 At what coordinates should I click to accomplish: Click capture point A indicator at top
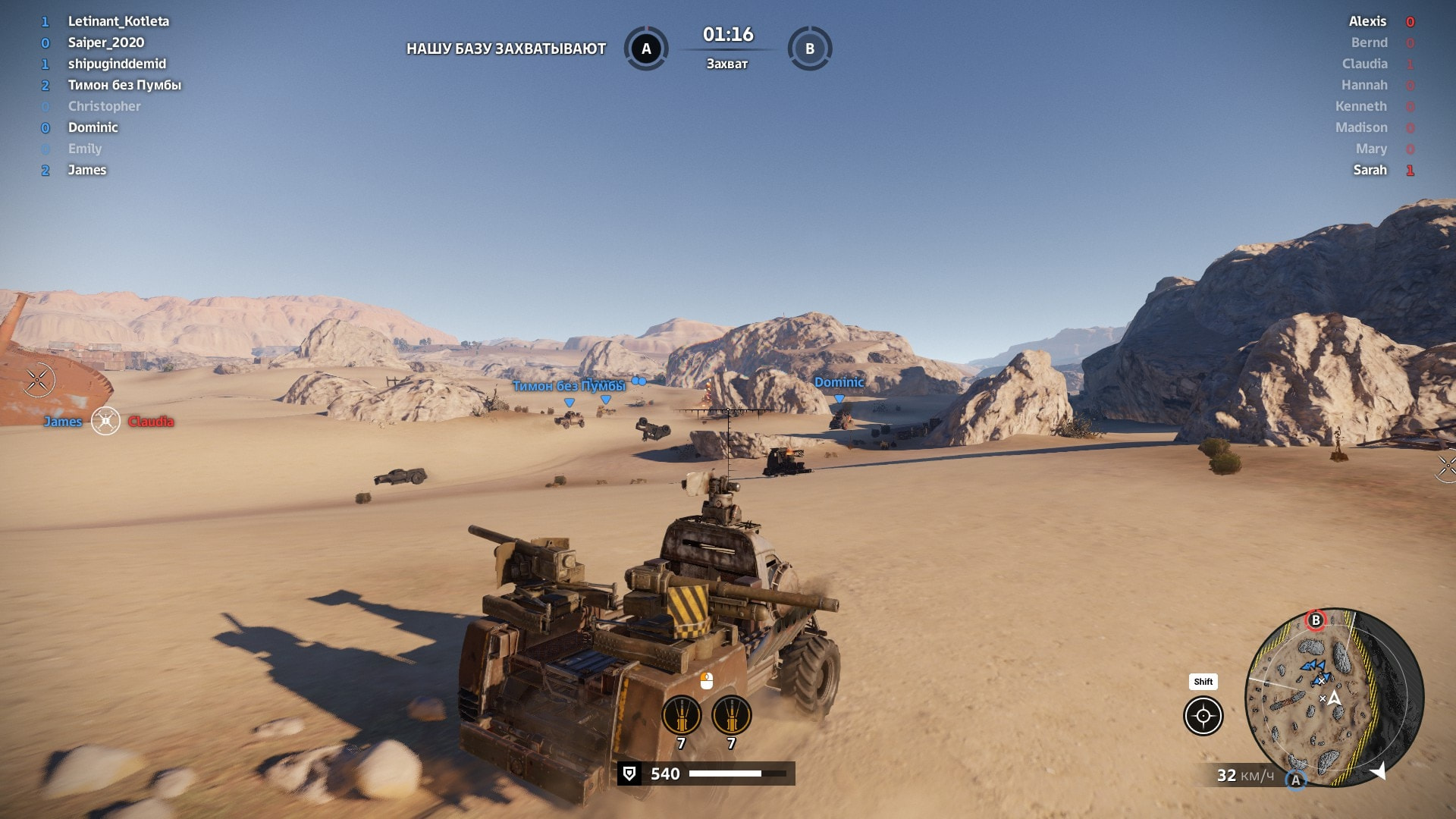(646, 48)
